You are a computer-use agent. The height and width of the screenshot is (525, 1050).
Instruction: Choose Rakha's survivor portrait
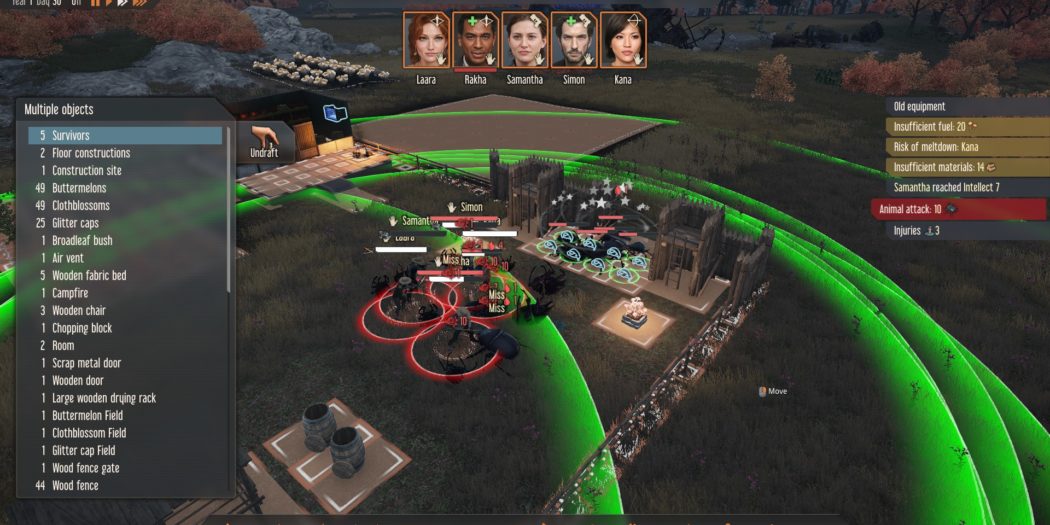pos(475,40)
